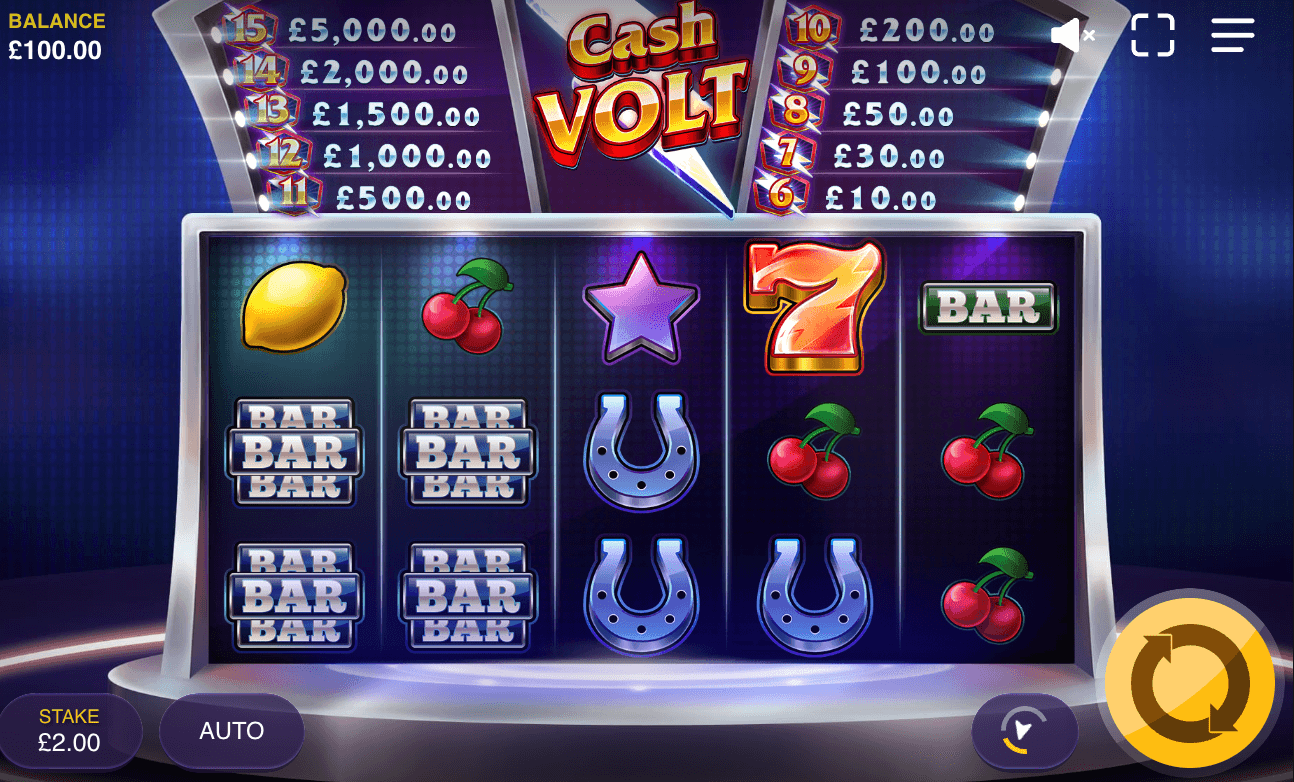Screen dimensions: 1294x782
Task: Click the horseshoe symbol in the middle reel
Action: [x=641, y=452]
